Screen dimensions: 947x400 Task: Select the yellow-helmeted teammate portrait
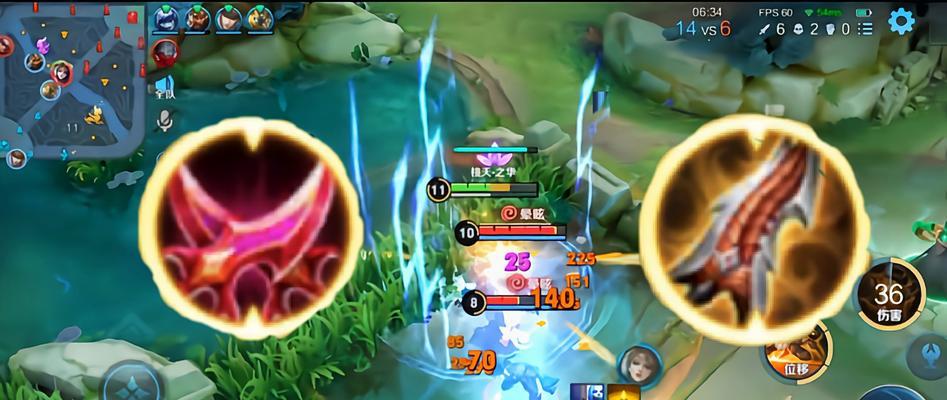click(x=259, y=18)
